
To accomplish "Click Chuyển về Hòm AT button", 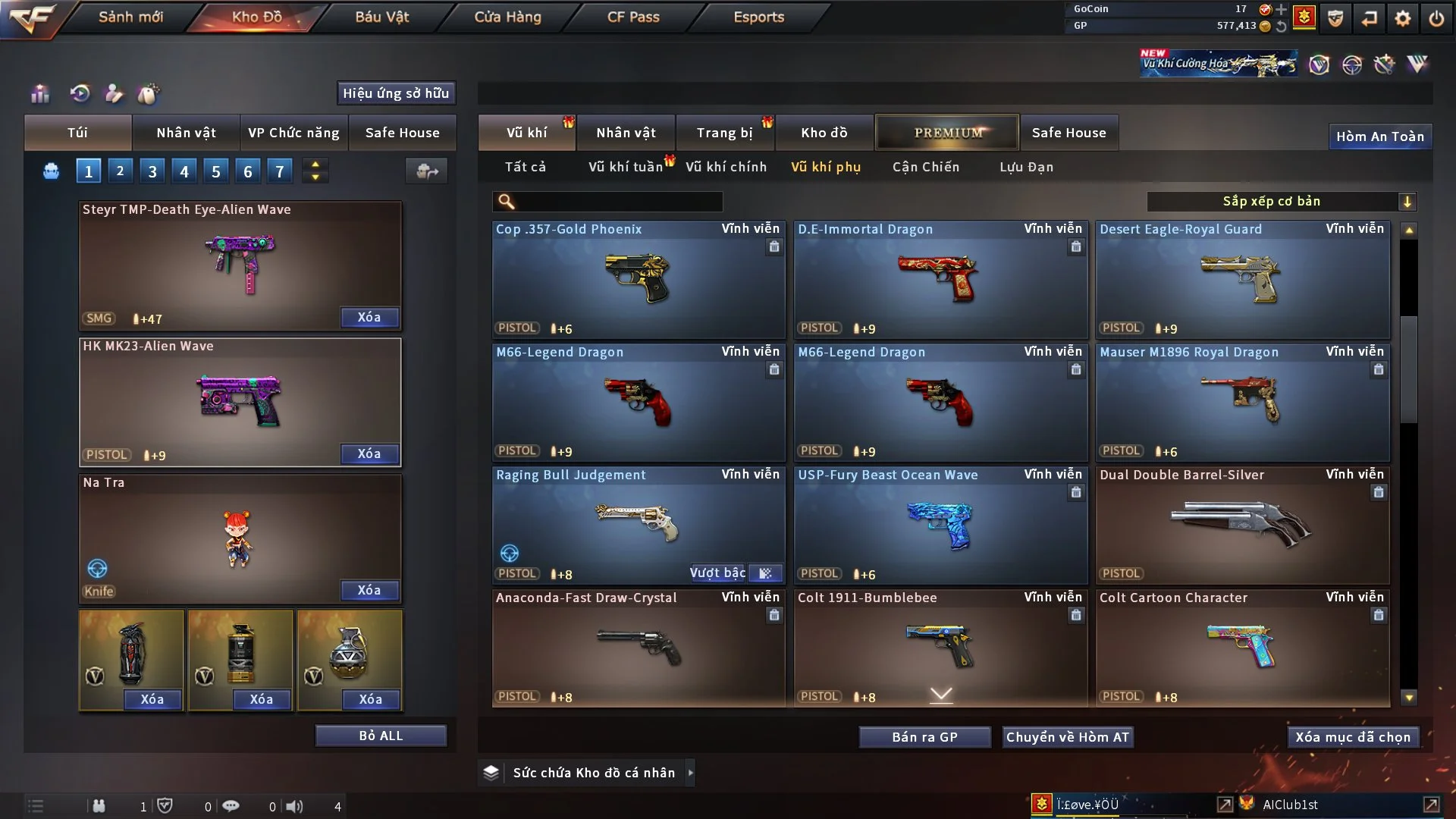I will pos(1068,737).
